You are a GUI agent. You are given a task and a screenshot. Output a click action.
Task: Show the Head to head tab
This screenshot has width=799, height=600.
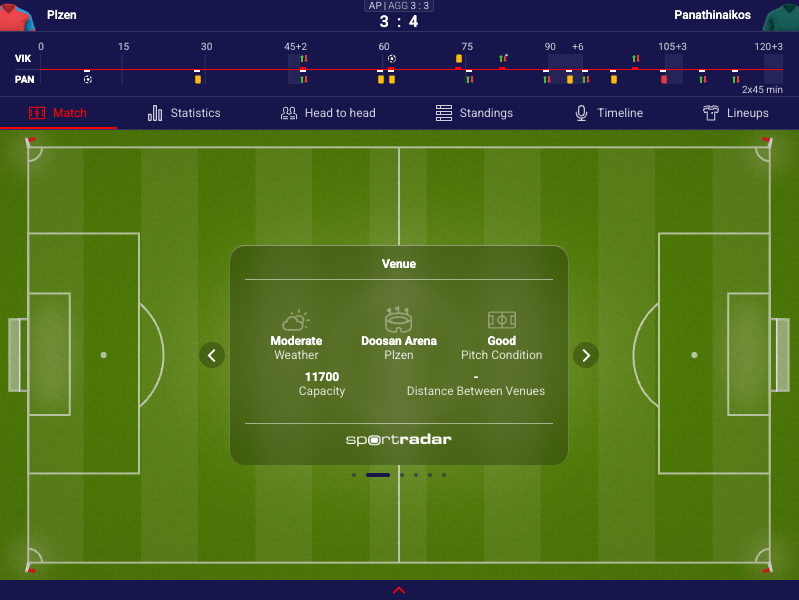click(x=328, y=113)
